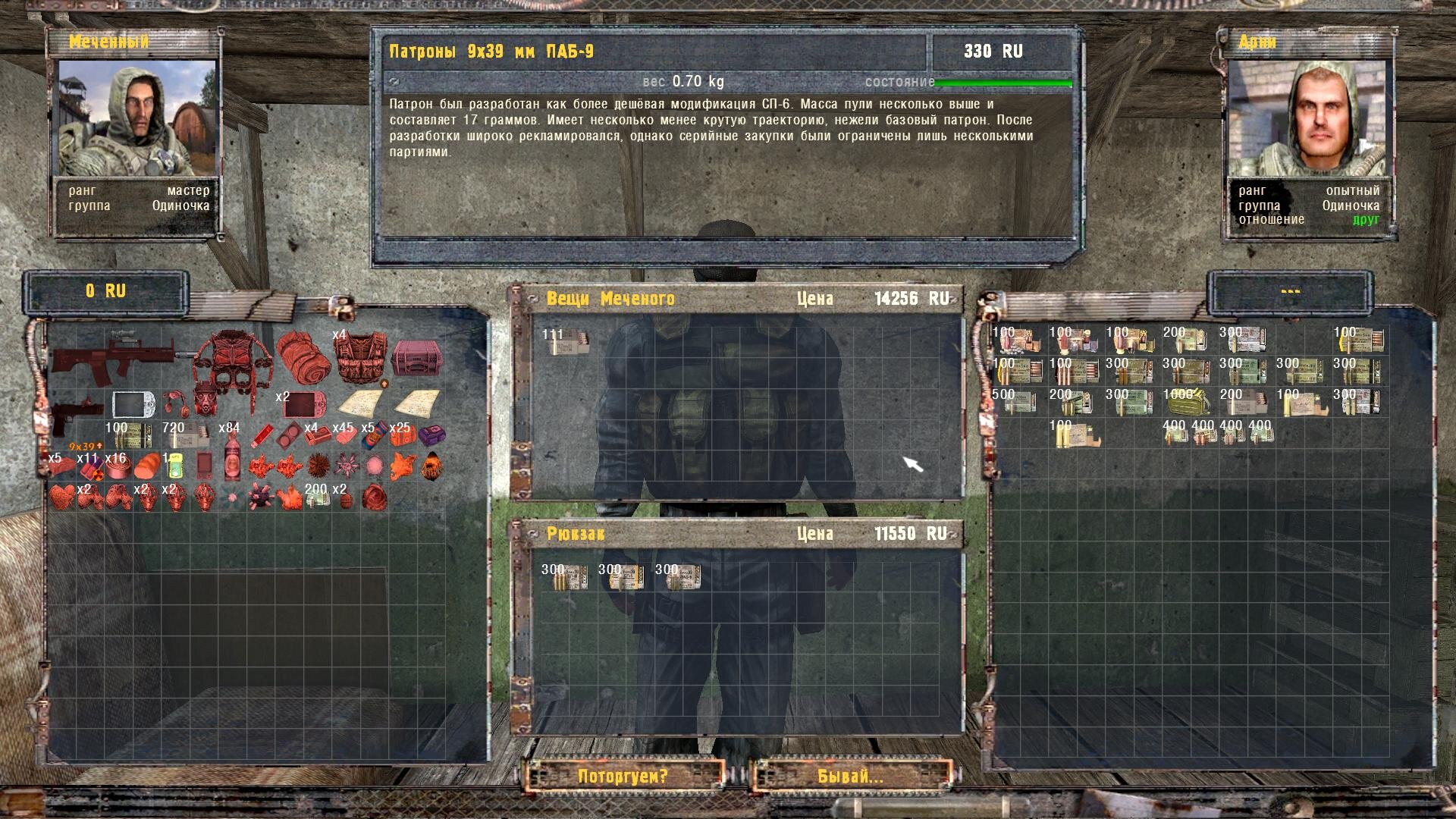1456x819 pixels.
Task: Select the tactical vest stack marked x4
Action: [x=360, y=358]
